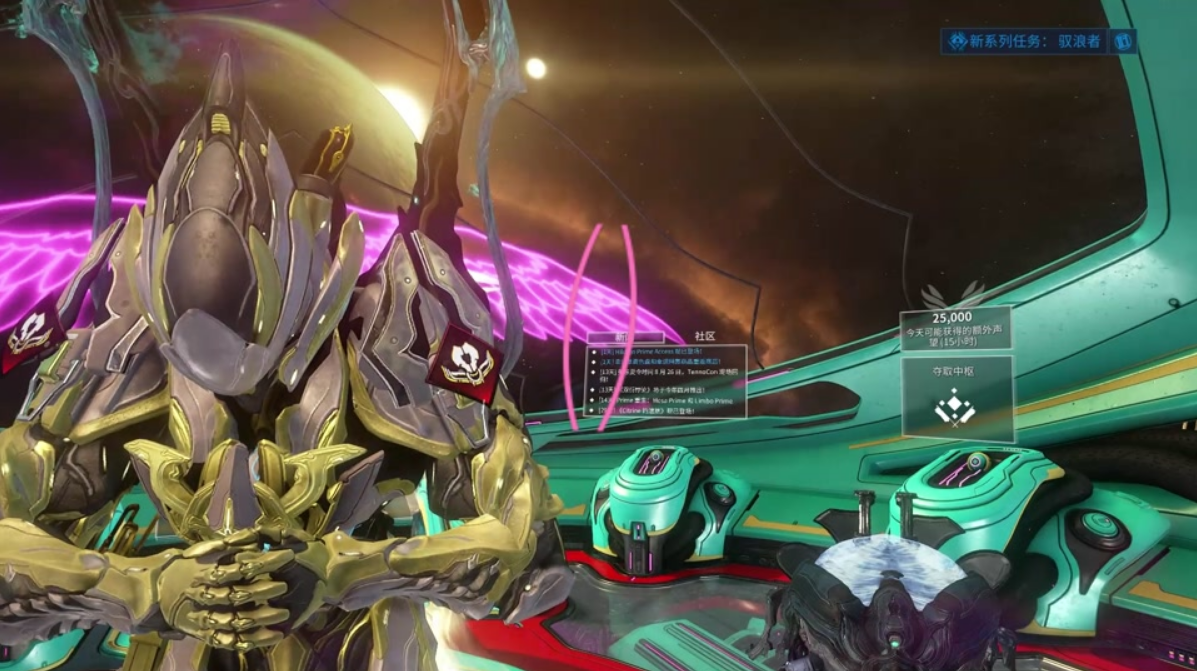Open the 夺取中枢 conclave panel
1197x671 pixels.
956,398
